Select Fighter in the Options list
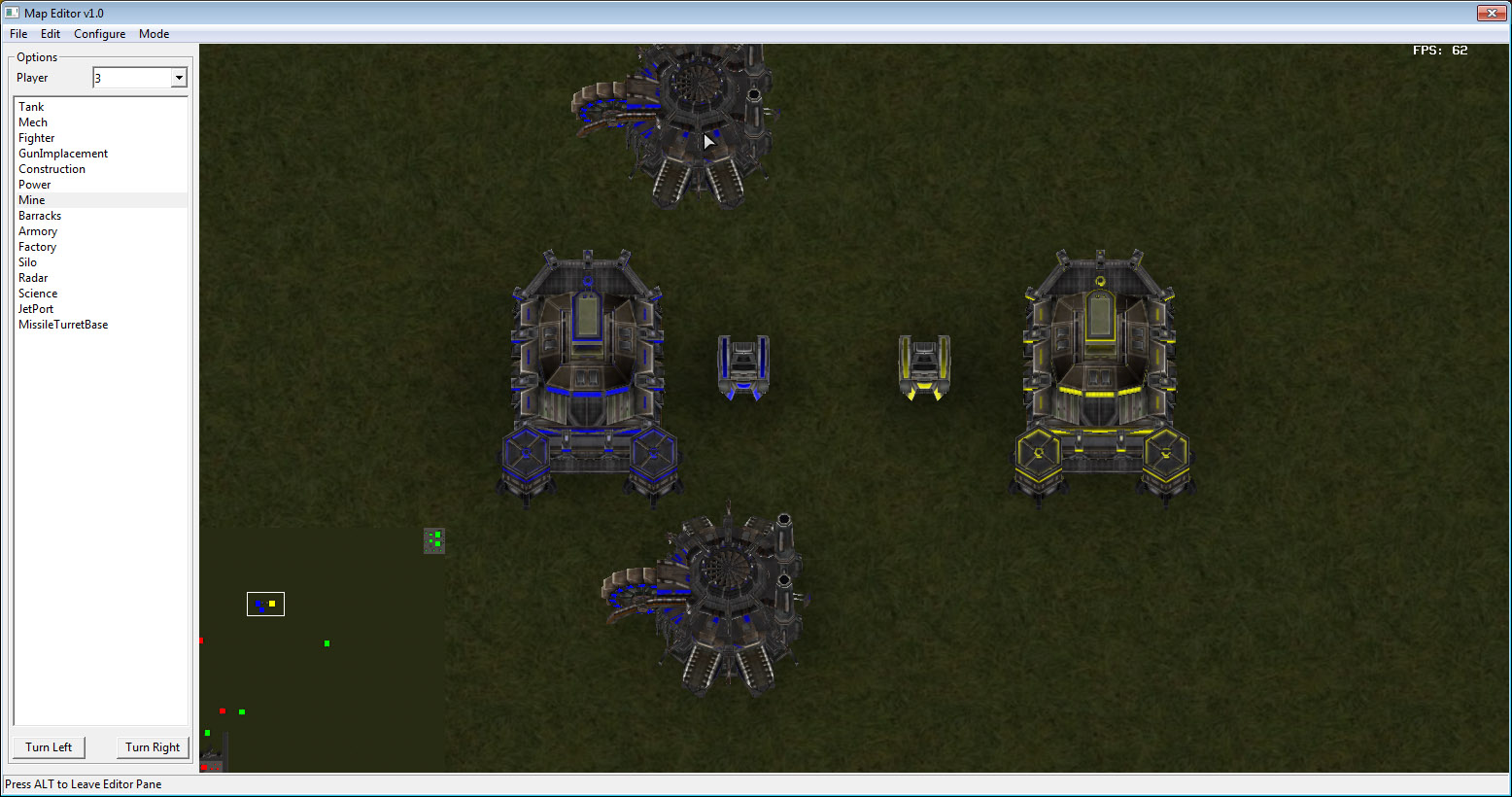1512x797 pixels. (36, 137)
